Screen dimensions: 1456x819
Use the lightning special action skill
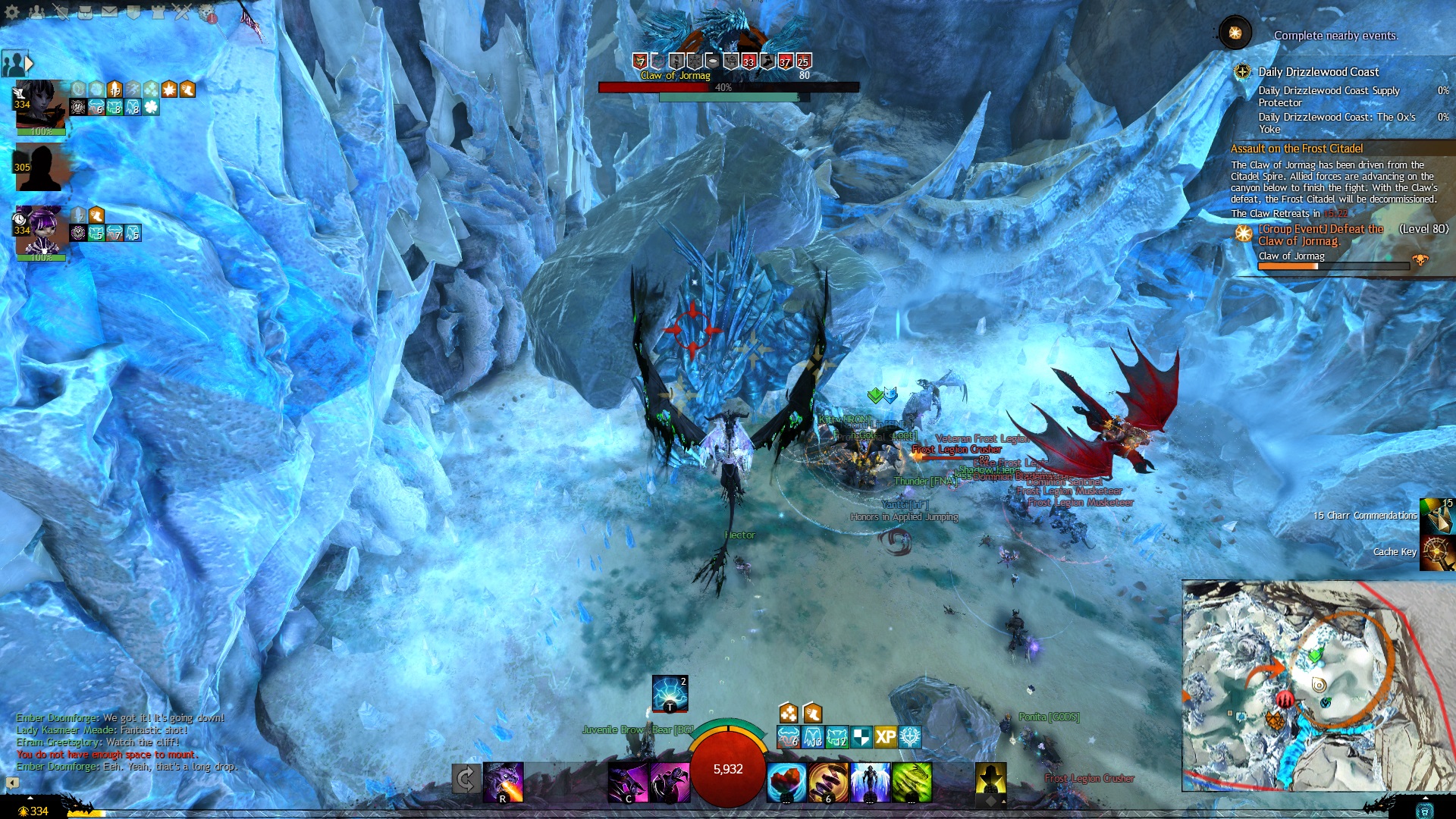click(670, 693)
